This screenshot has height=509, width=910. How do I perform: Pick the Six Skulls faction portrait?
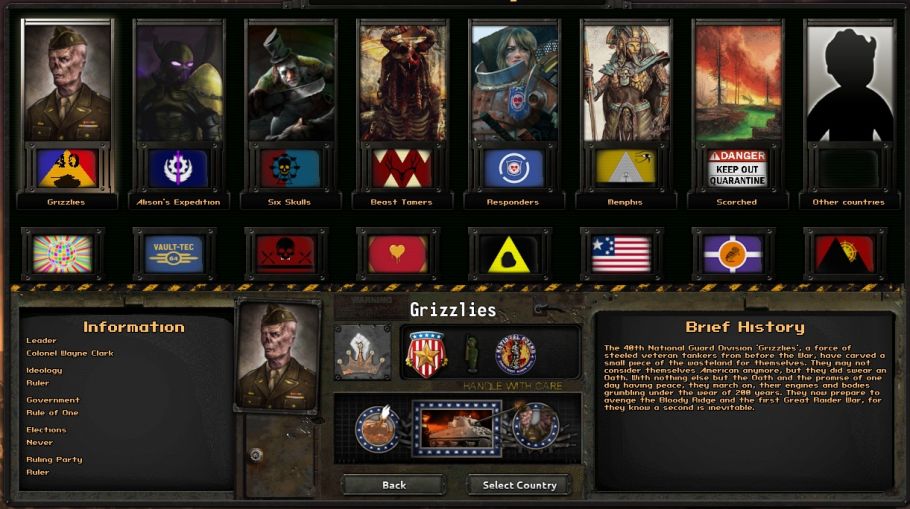click(291, 85)
